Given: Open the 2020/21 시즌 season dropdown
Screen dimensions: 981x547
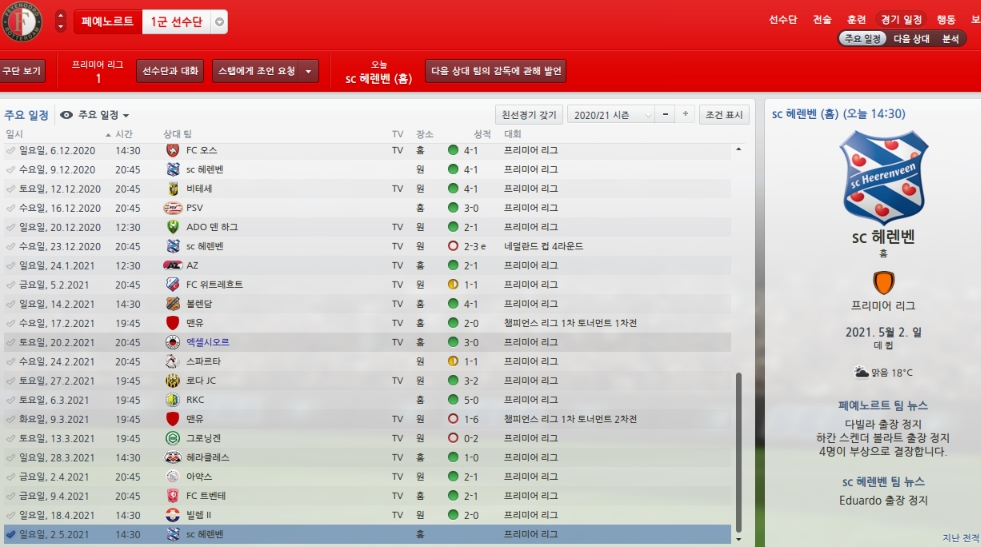Looking at the screenshot, I should (x=611, y=115).
